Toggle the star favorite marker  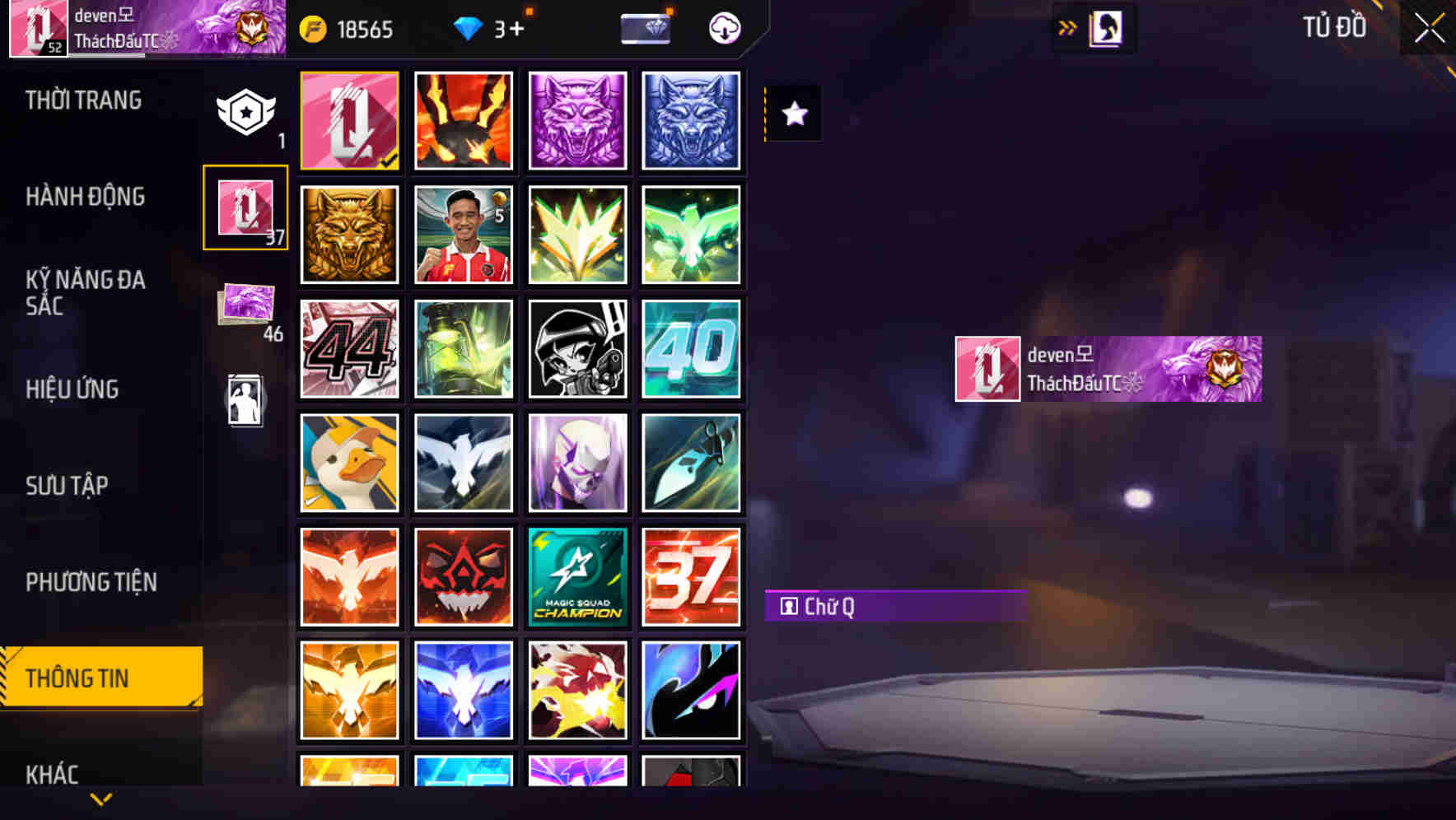tap(793, 114)
